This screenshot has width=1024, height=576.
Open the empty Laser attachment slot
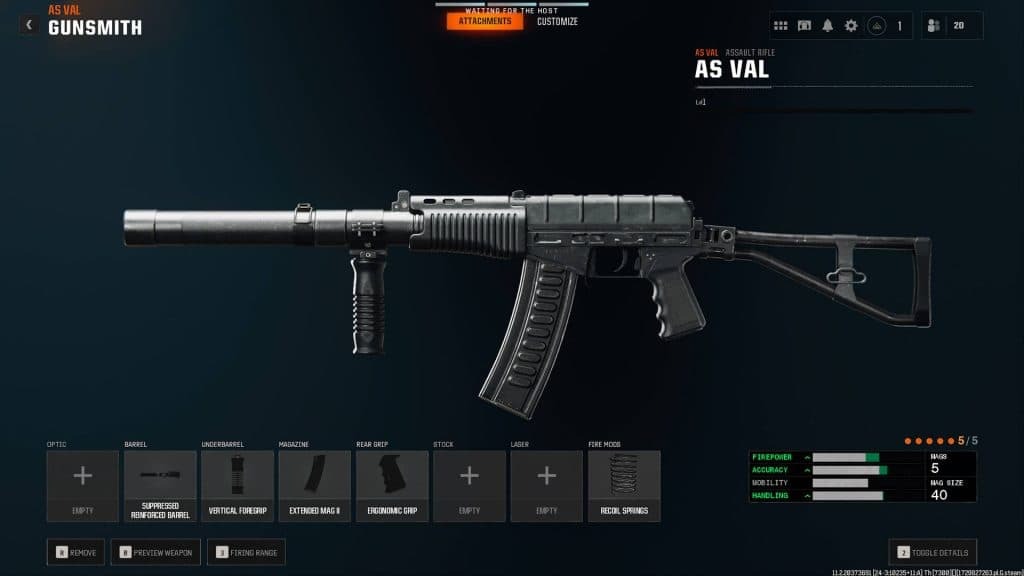pos(546,486)
